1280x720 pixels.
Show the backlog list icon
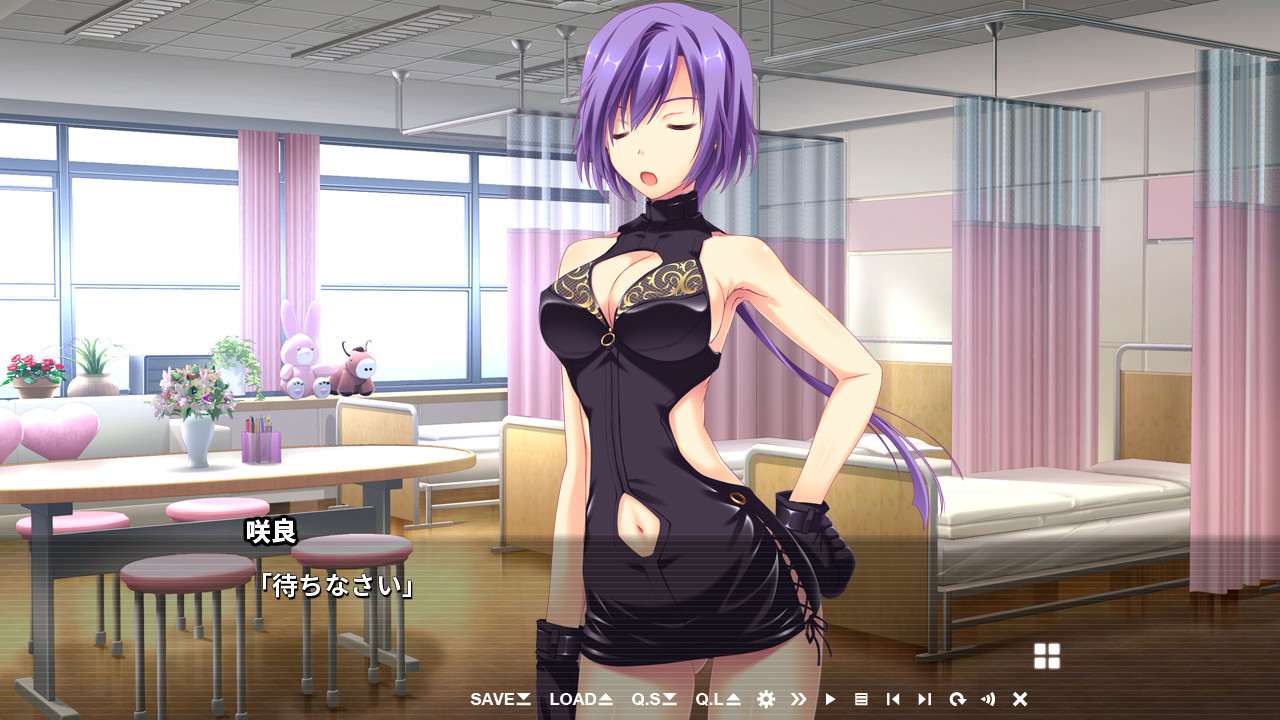[x=861, y=699]
